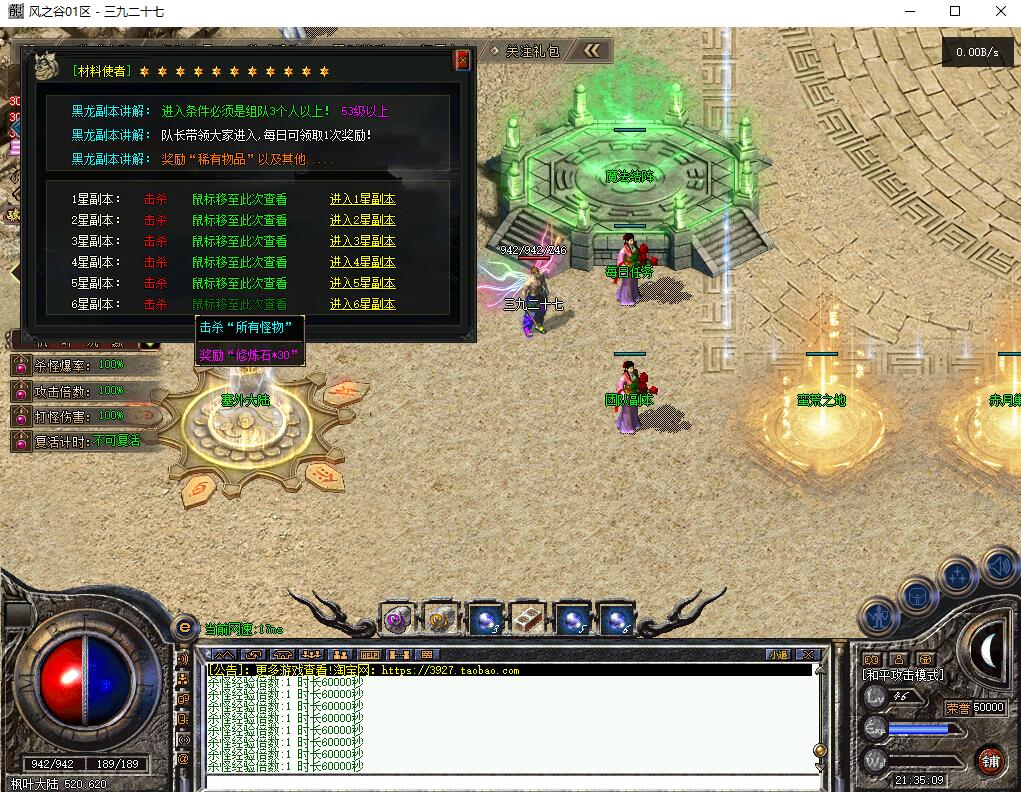Image resolution: width=1021 pixels, height=792 pixels.
Task: Toggle the 和平攻击模式 attack mode label
Action: pyautogui.click(x=903, y=676)
